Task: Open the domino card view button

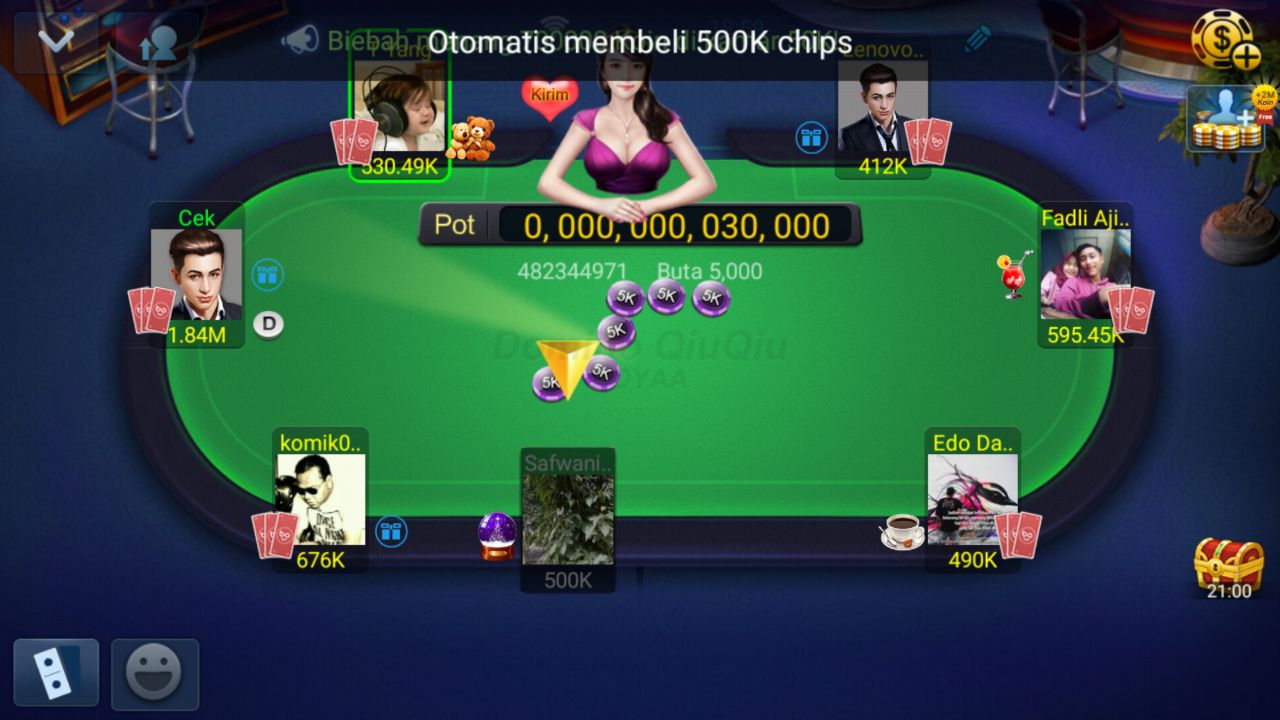Action: click(x=56, y=672)
